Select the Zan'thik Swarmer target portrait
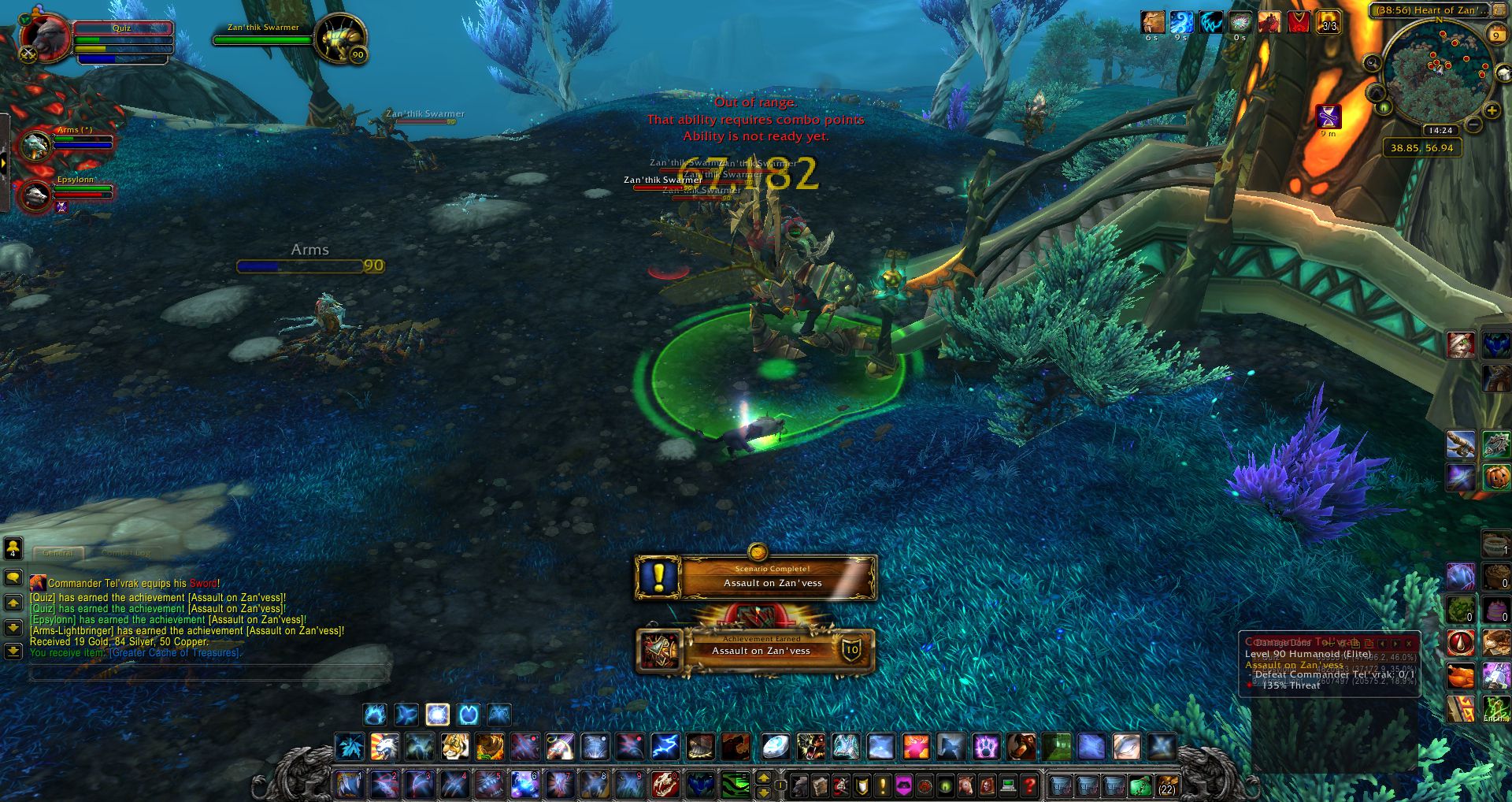This screenshot has height=802, width=1512. click(340, 37)
